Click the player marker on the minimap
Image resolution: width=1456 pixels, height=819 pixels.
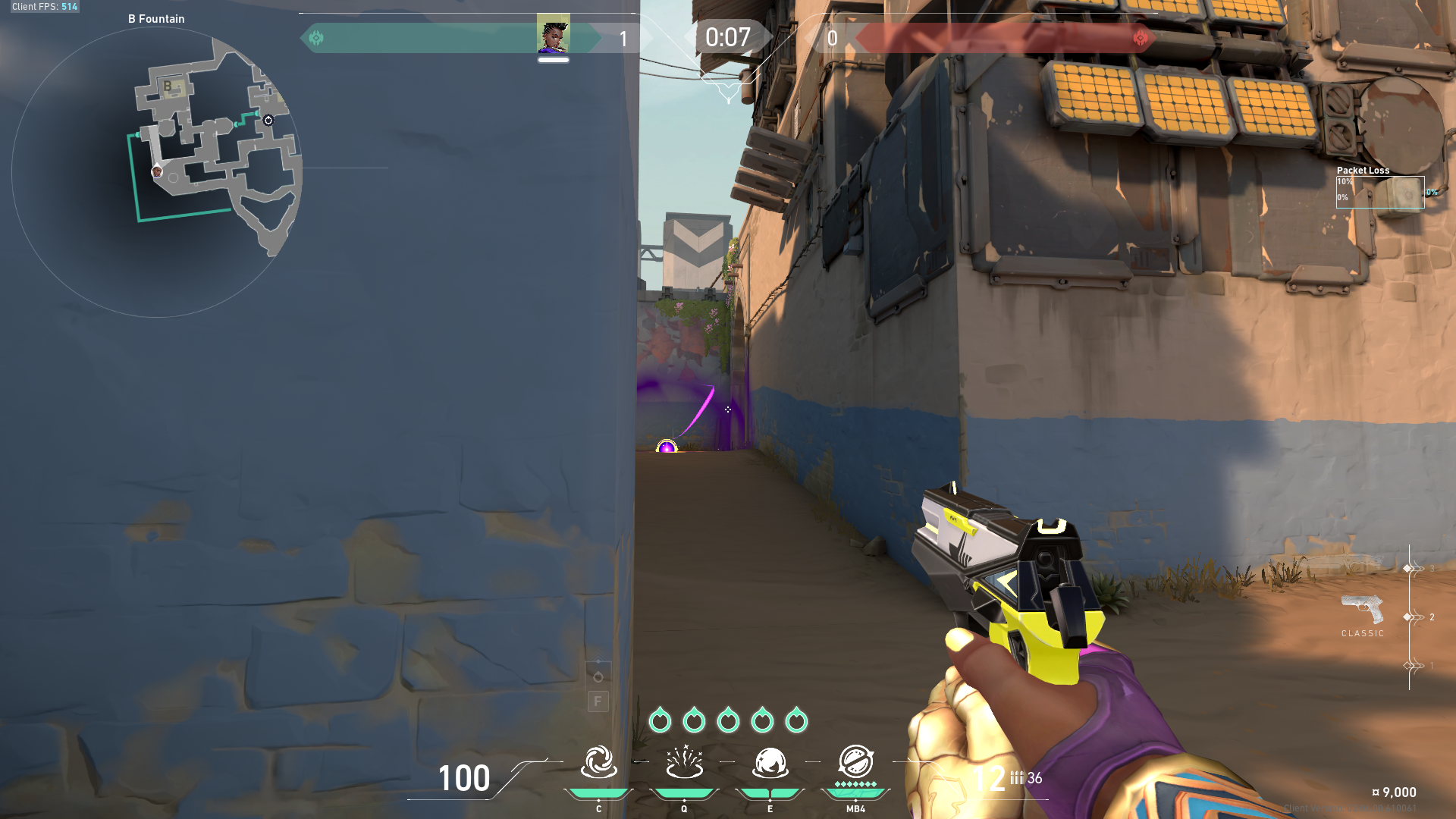pos(157,173)
